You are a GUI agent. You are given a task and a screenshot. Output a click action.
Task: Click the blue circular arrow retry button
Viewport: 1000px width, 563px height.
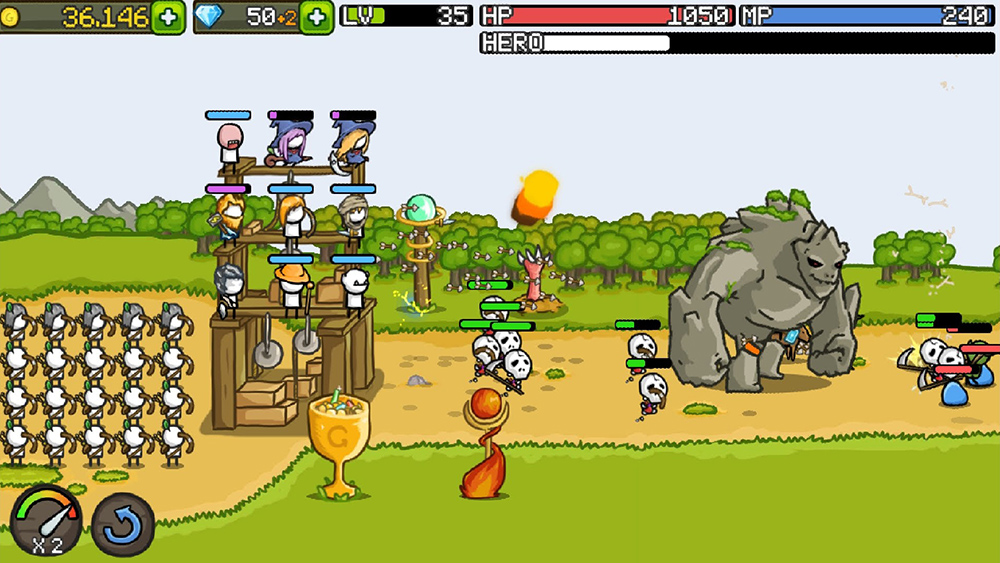tap(123, 524)
